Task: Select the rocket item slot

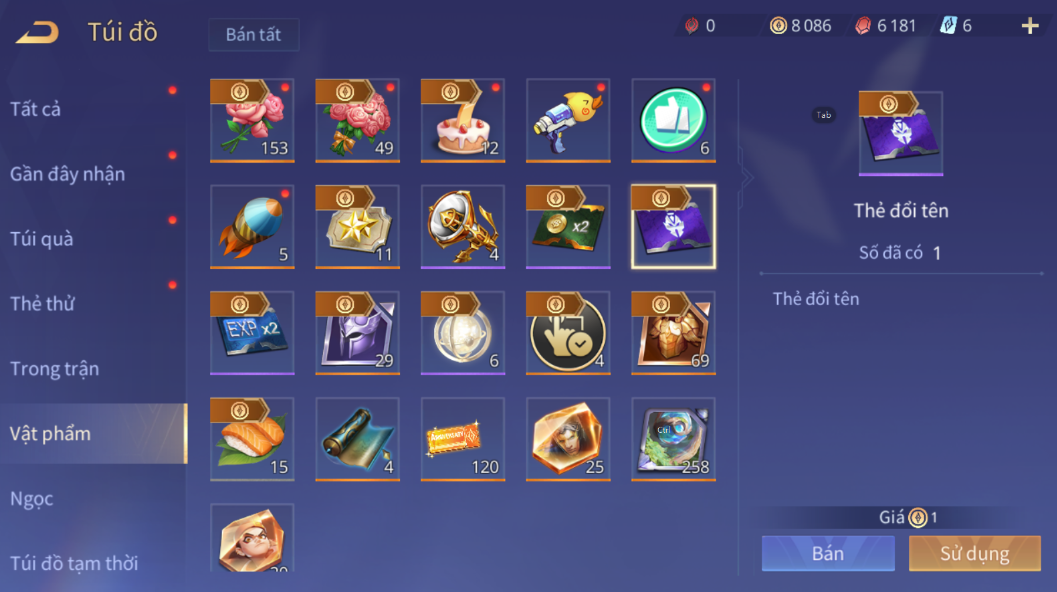Action: [252, 226]
